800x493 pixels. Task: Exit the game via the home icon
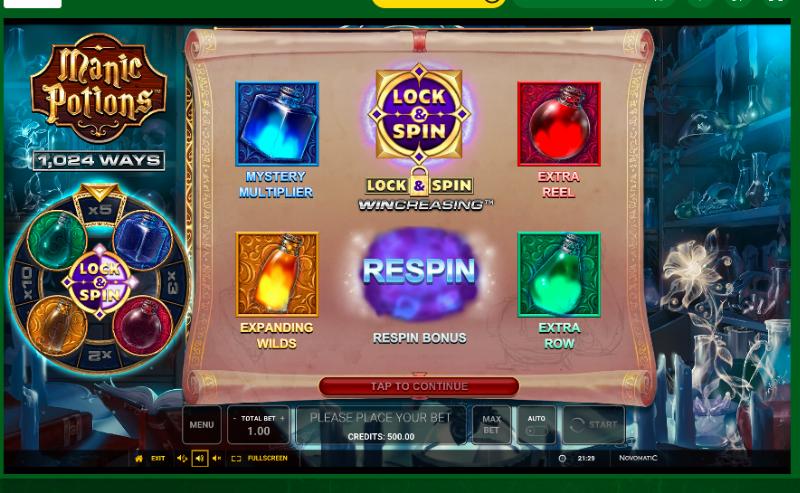(139, 458)
